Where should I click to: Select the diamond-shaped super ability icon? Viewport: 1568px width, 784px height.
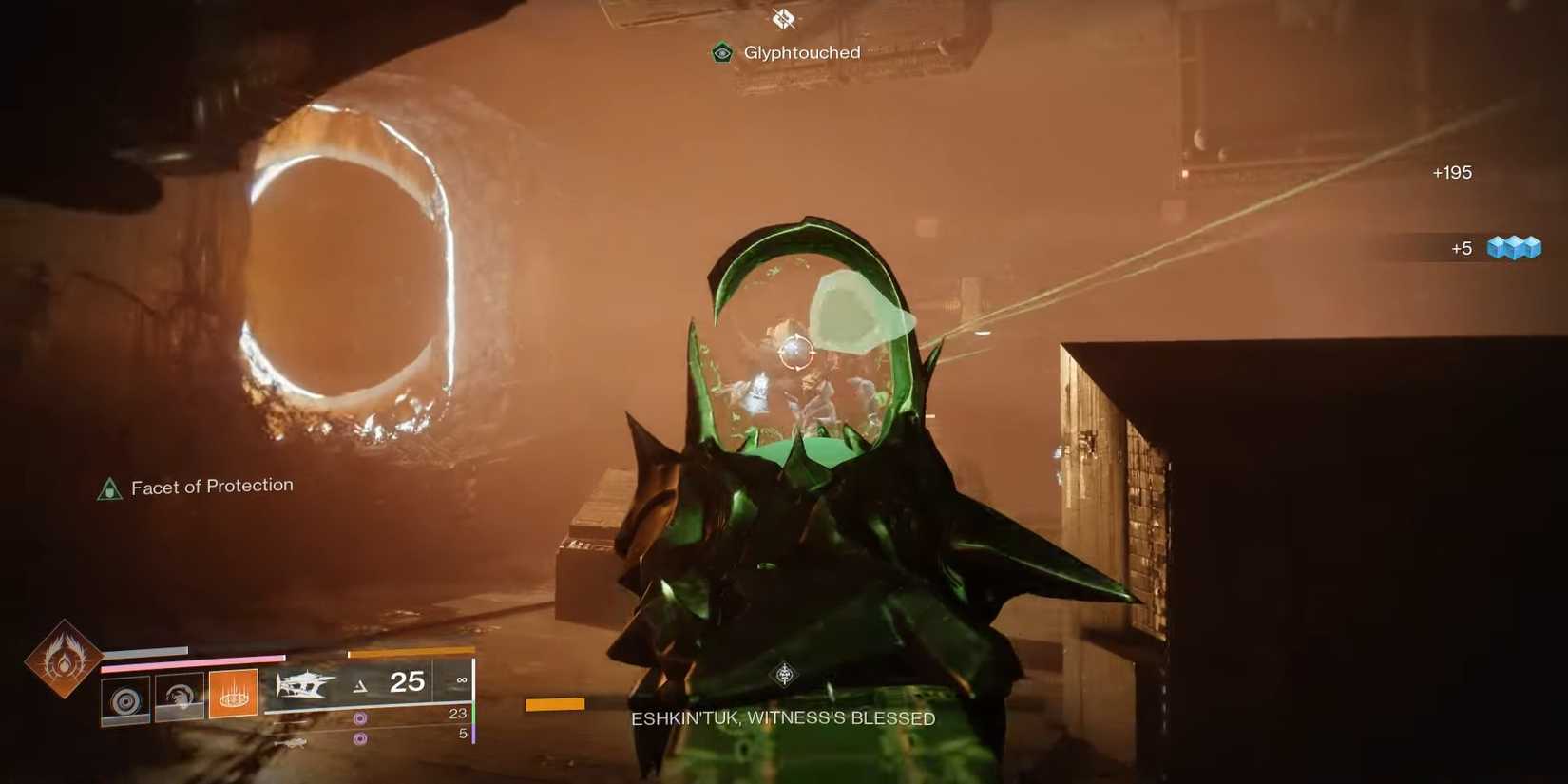(x=63, y=658)
